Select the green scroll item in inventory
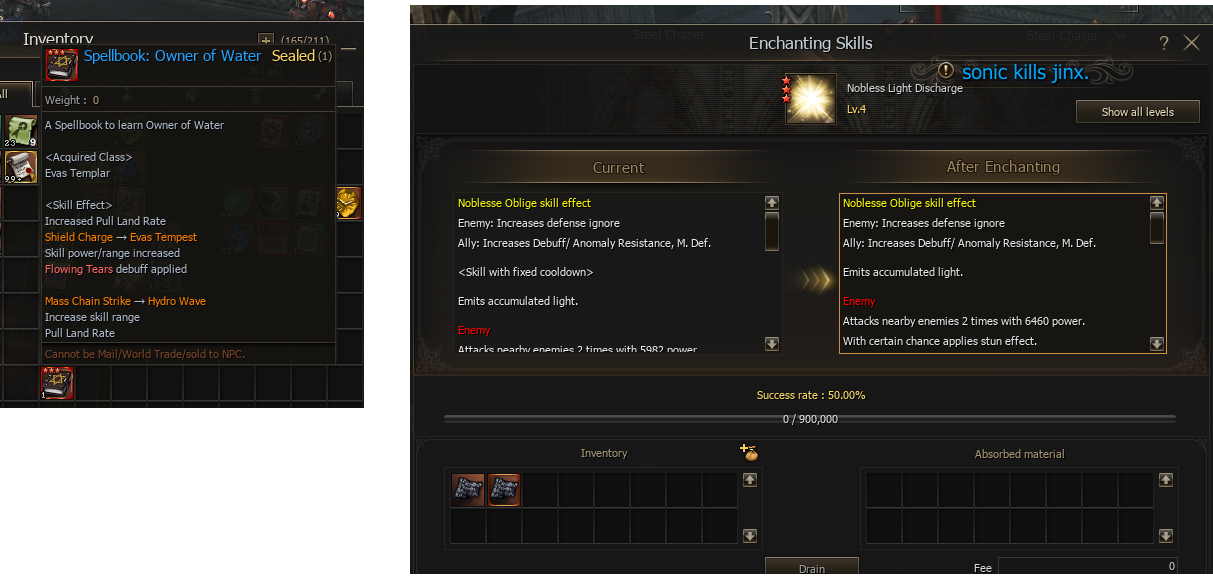The height and width of the screenshot is (577, 1213). click(21, 131)
